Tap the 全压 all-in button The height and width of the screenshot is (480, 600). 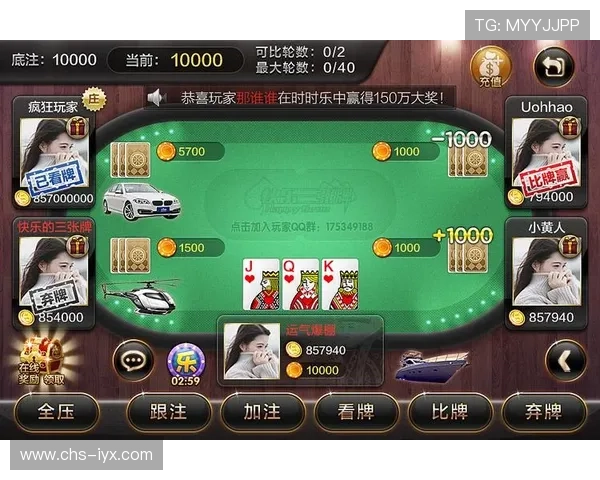56,411
